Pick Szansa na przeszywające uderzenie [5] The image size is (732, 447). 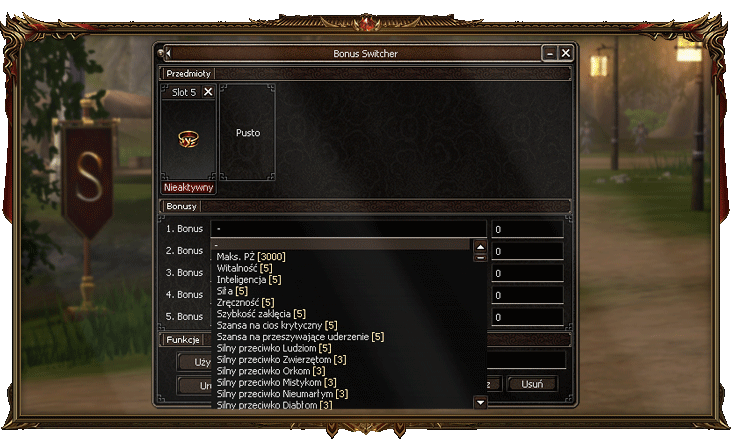point(300,337)
